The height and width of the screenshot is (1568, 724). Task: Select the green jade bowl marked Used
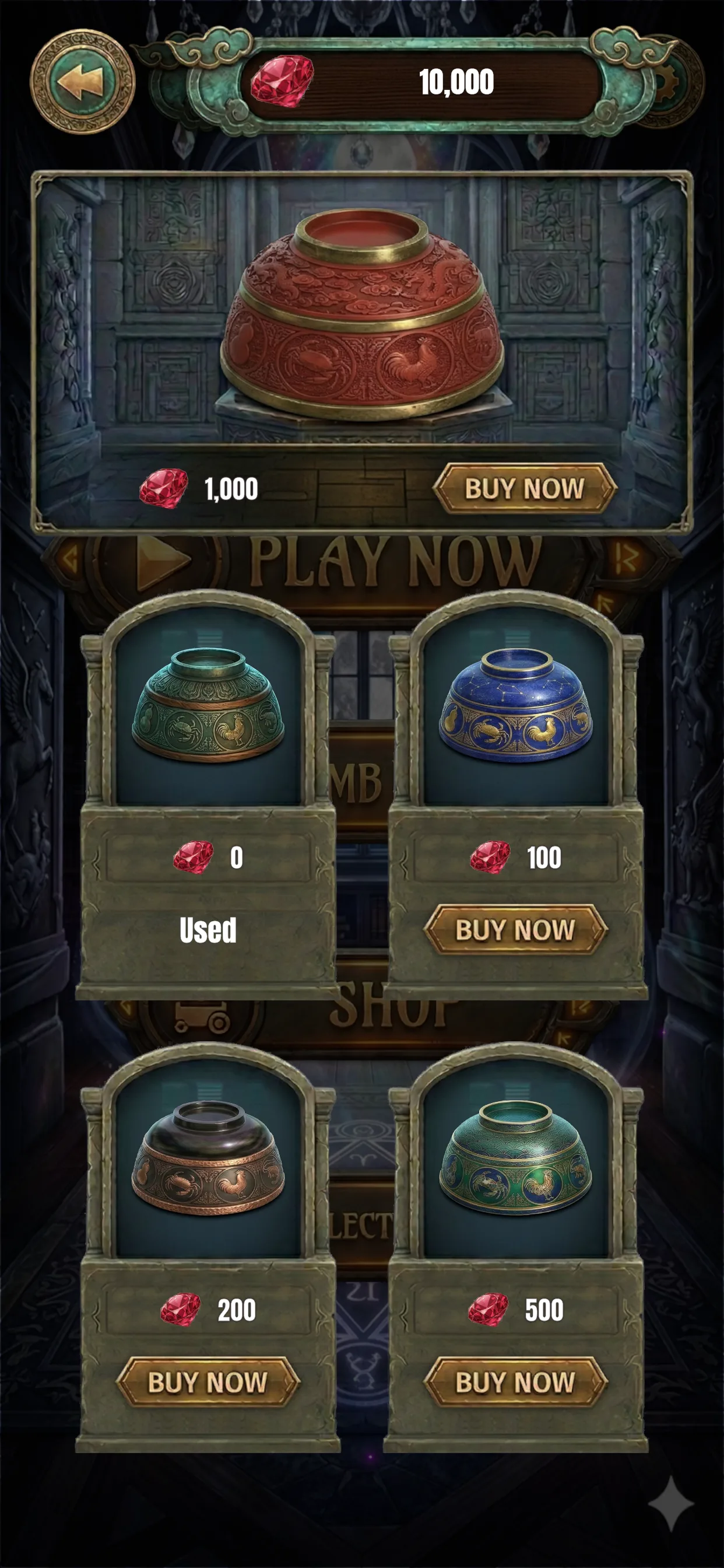[x=208, y=706]
